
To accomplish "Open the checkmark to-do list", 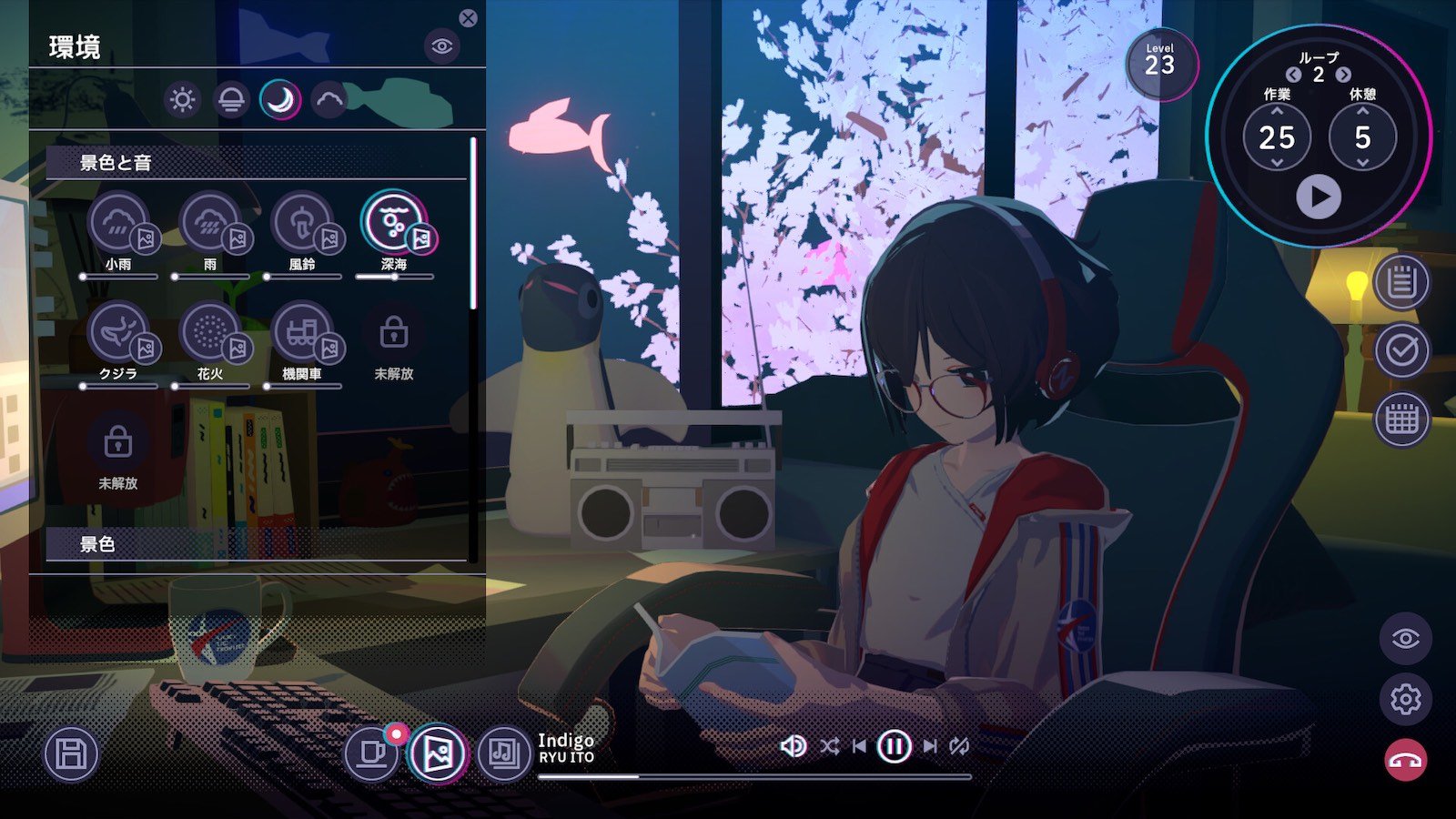I will [1401, 350].
